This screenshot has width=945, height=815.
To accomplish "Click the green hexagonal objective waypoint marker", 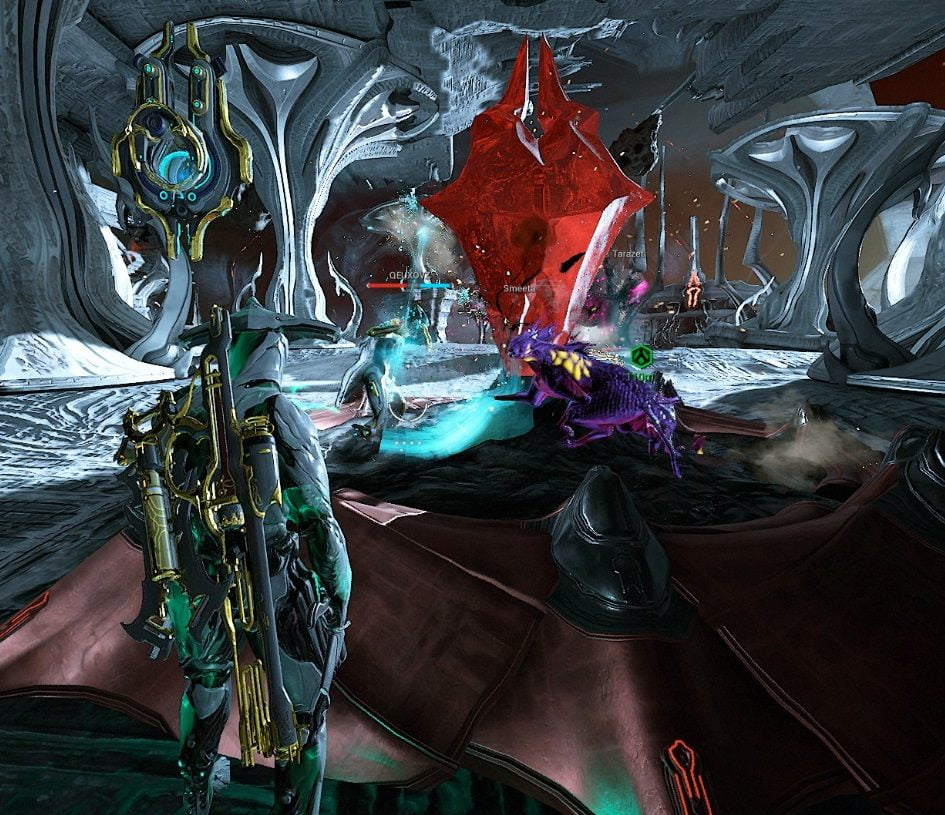I will coord(640,356).
